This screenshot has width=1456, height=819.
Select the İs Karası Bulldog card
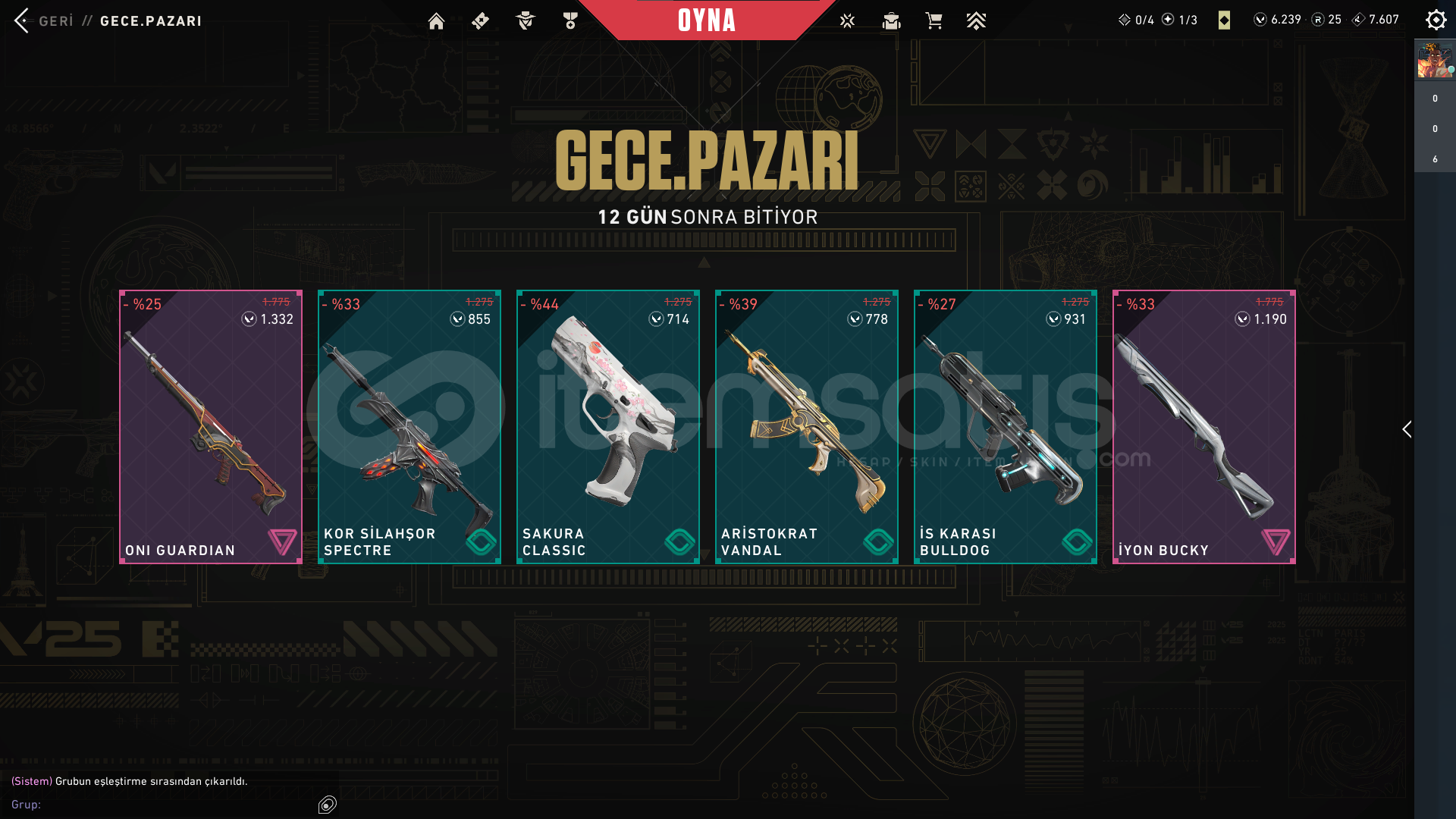[x=1006, y=426]
